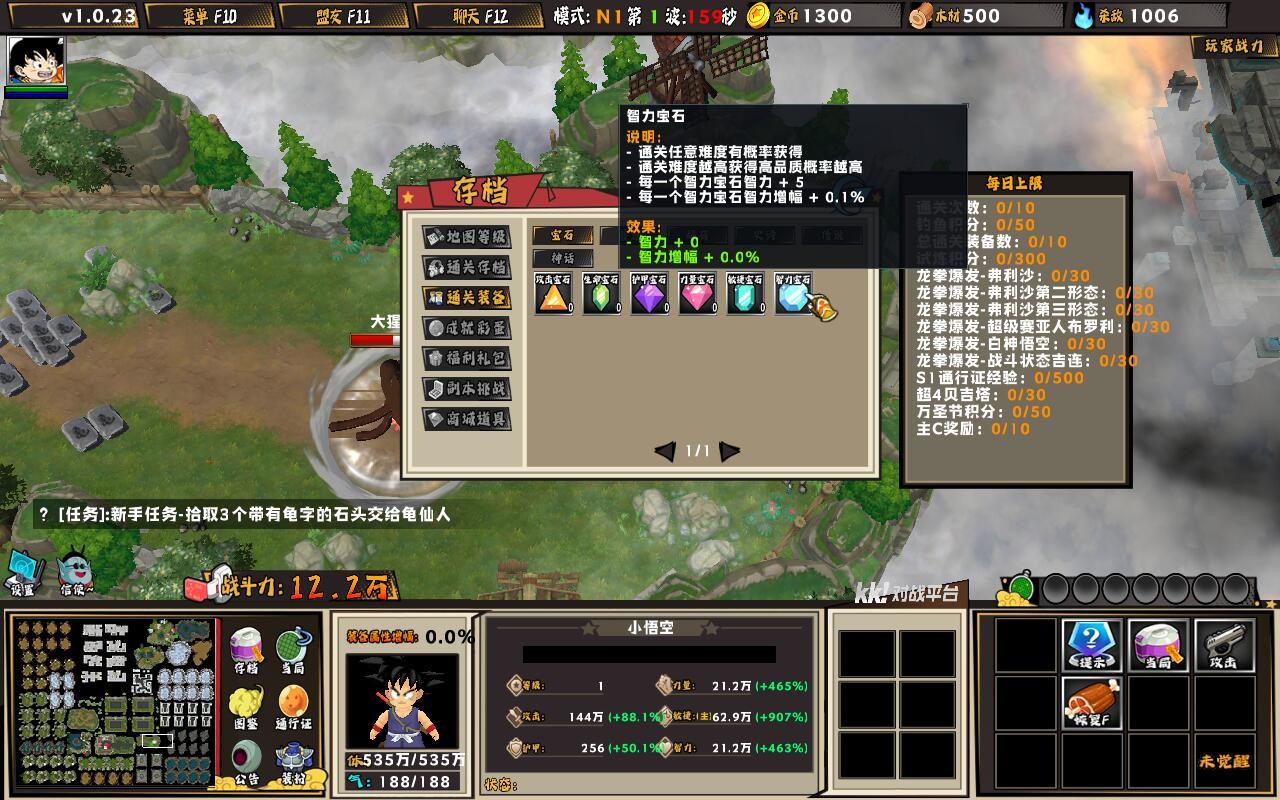Use the 恢复F meat ability
The image size is (1280, 800).
(1091, 702)
